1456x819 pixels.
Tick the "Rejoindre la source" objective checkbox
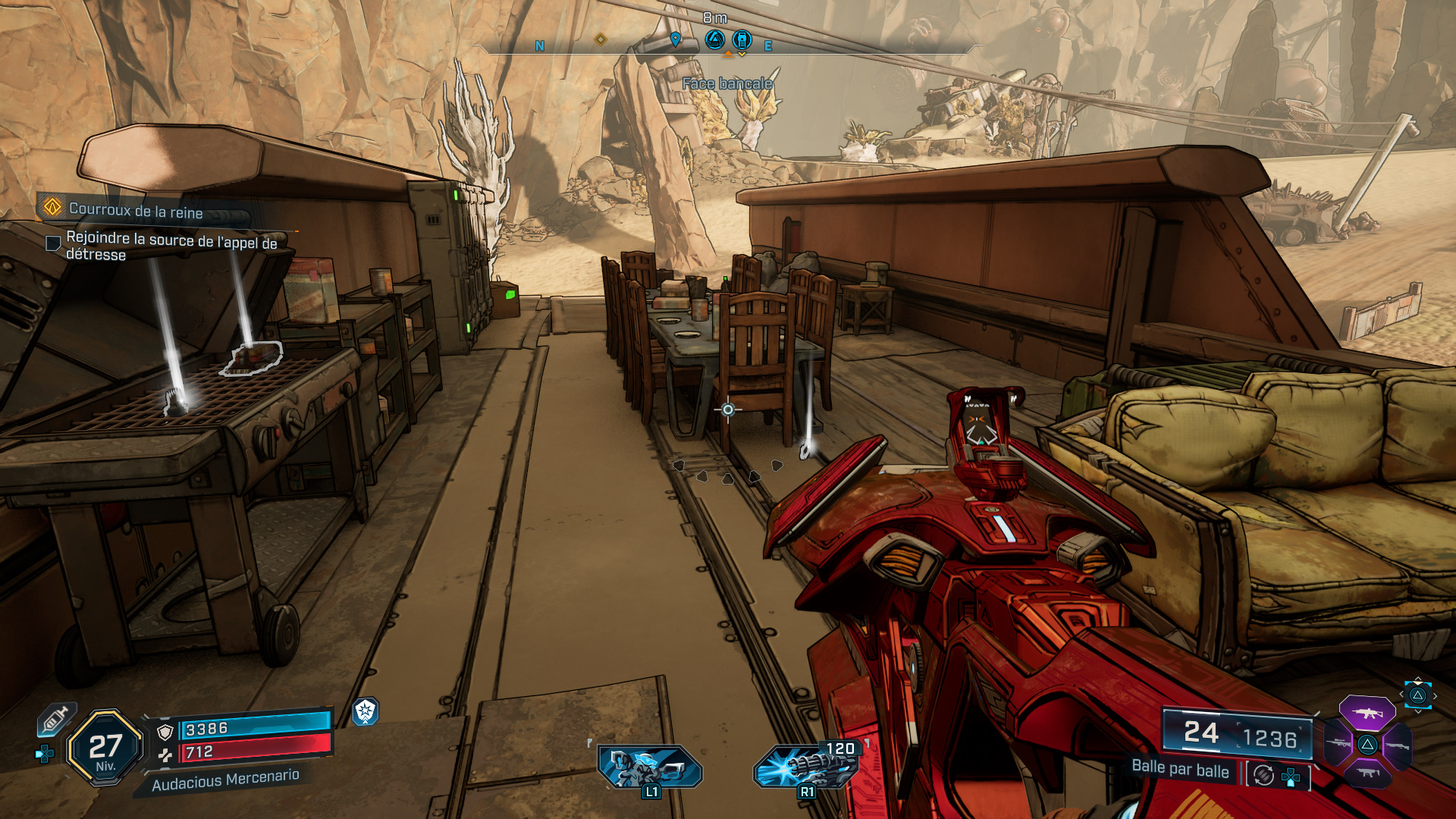pyautogui.click(x=53, y=243)
